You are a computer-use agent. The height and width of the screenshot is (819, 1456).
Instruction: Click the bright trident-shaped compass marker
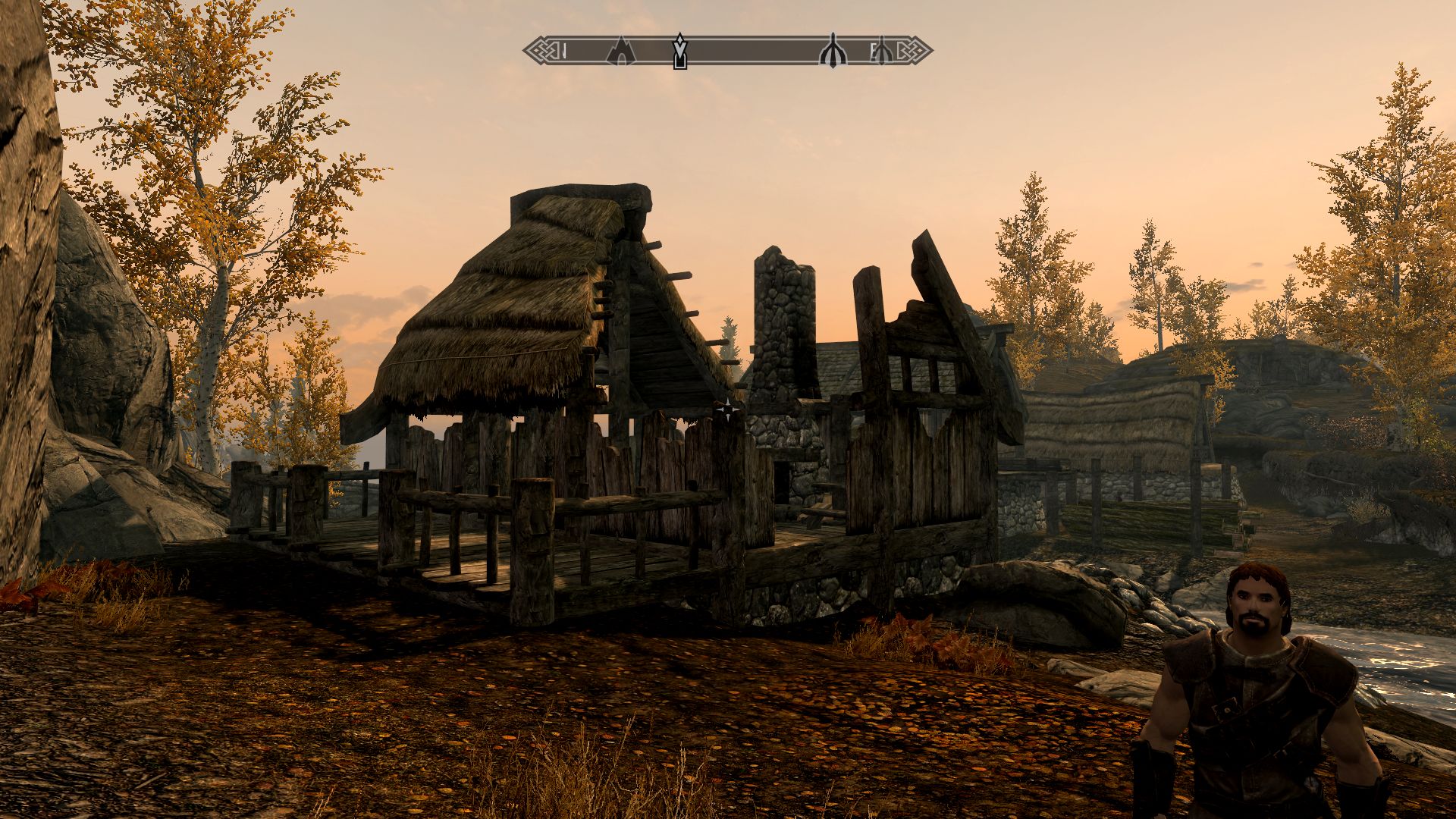832,52
